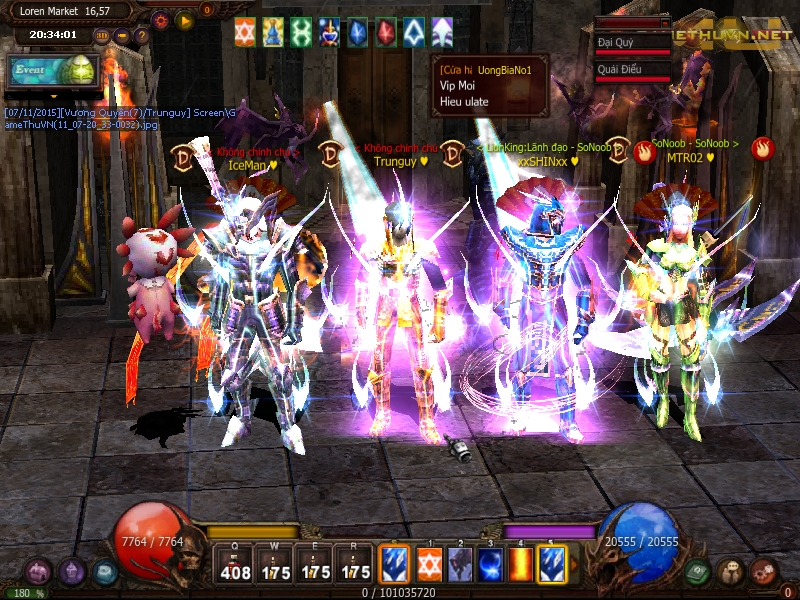
Task: Click the Đại Quý party member bar
Action: coord(632,45)
